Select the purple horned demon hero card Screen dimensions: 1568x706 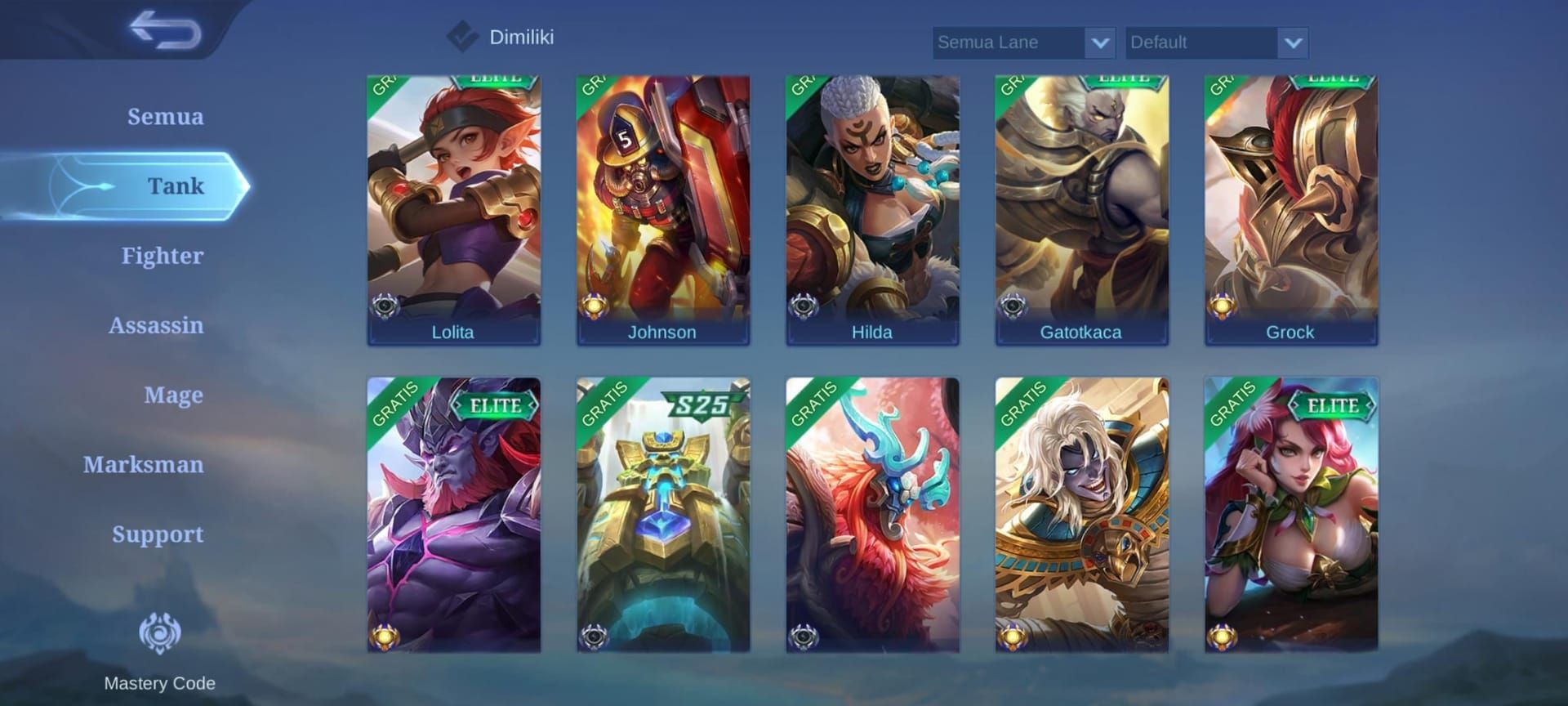tap(453, 514)
